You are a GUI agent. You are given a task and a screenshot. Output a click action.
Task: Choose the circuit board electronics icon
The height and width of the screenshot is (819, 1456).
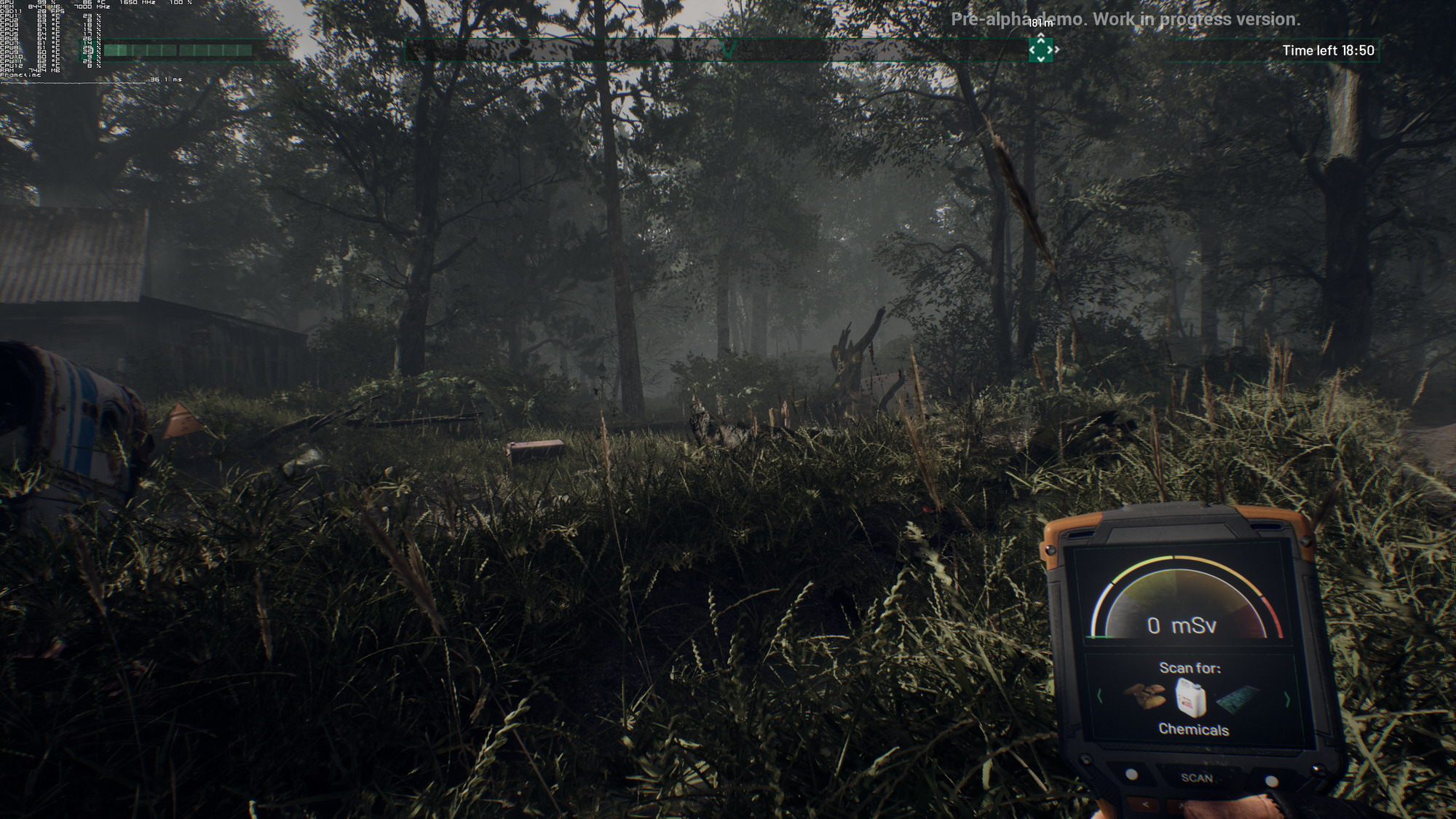pos(1238,700)
